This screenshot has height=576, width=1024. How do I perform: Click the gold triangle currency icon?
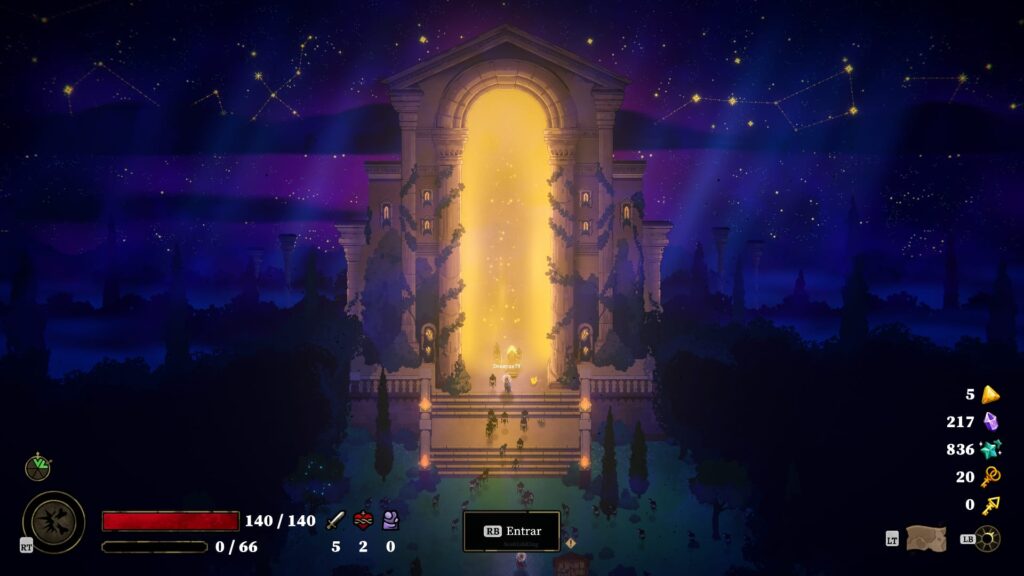pos(990,394)
